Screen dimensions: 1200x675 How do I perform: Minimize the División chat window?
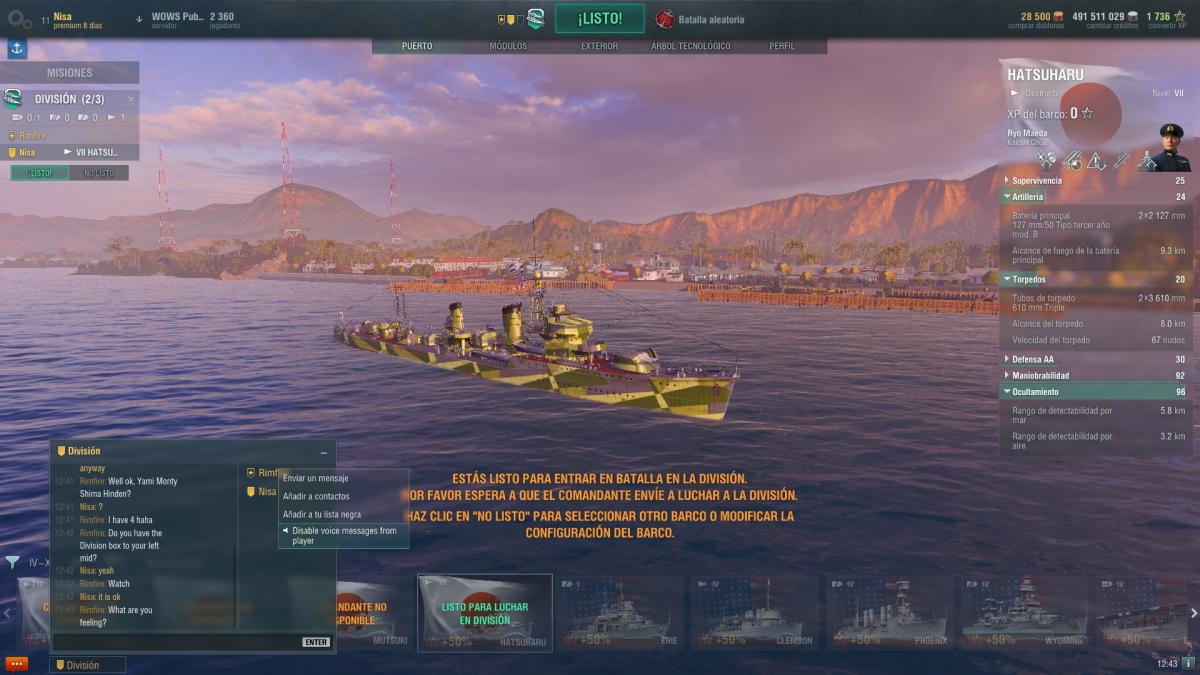(323, 452)
